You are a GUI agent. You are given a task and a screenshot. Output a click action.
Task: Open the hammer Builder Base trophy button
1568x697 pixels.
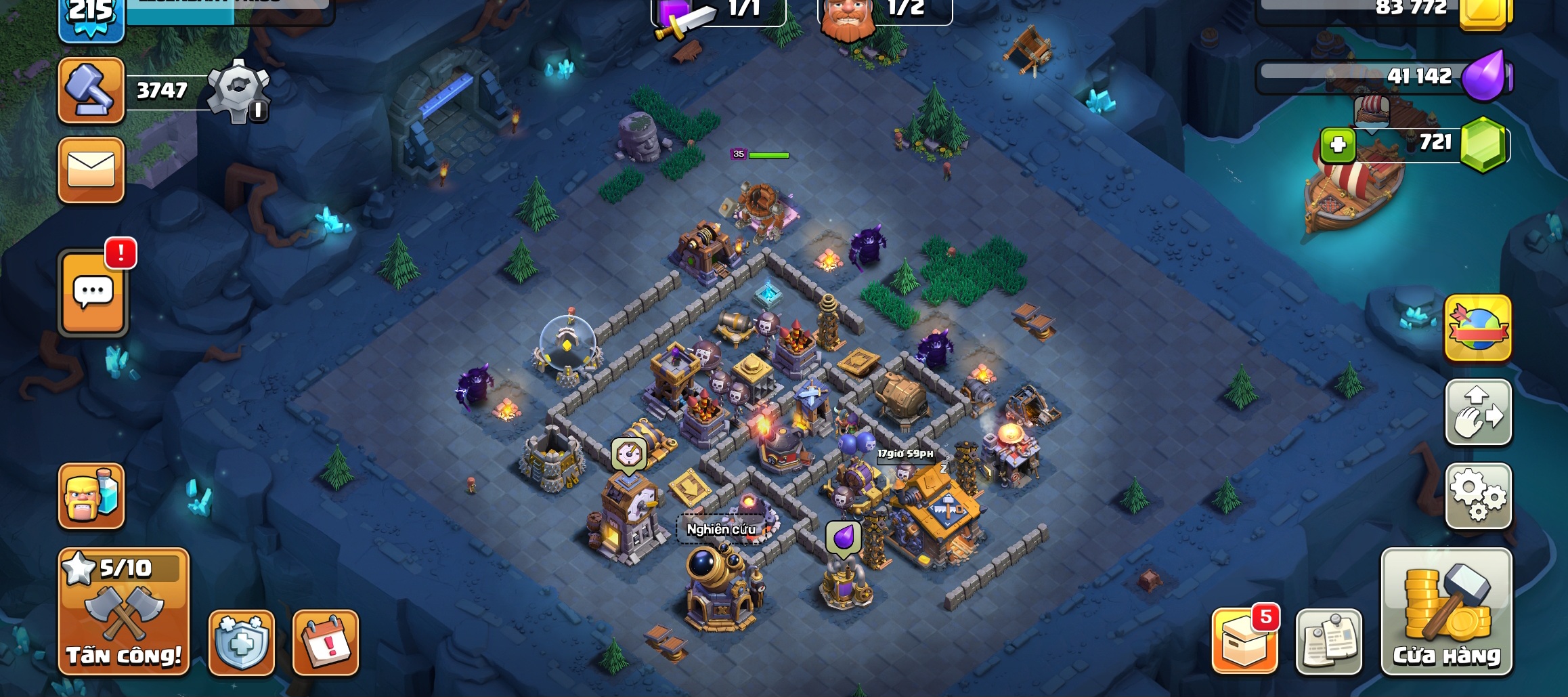pos(91,90)
